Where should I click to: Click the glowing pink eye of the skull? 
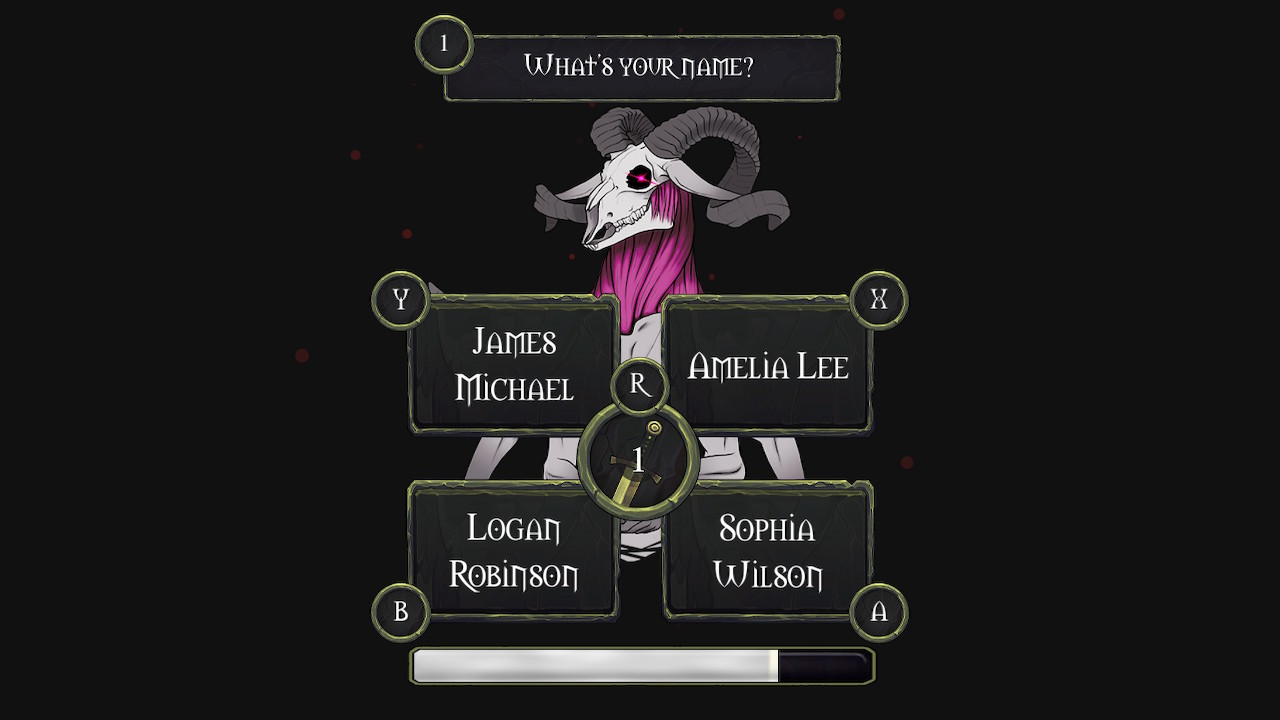(x=642, y=177)
